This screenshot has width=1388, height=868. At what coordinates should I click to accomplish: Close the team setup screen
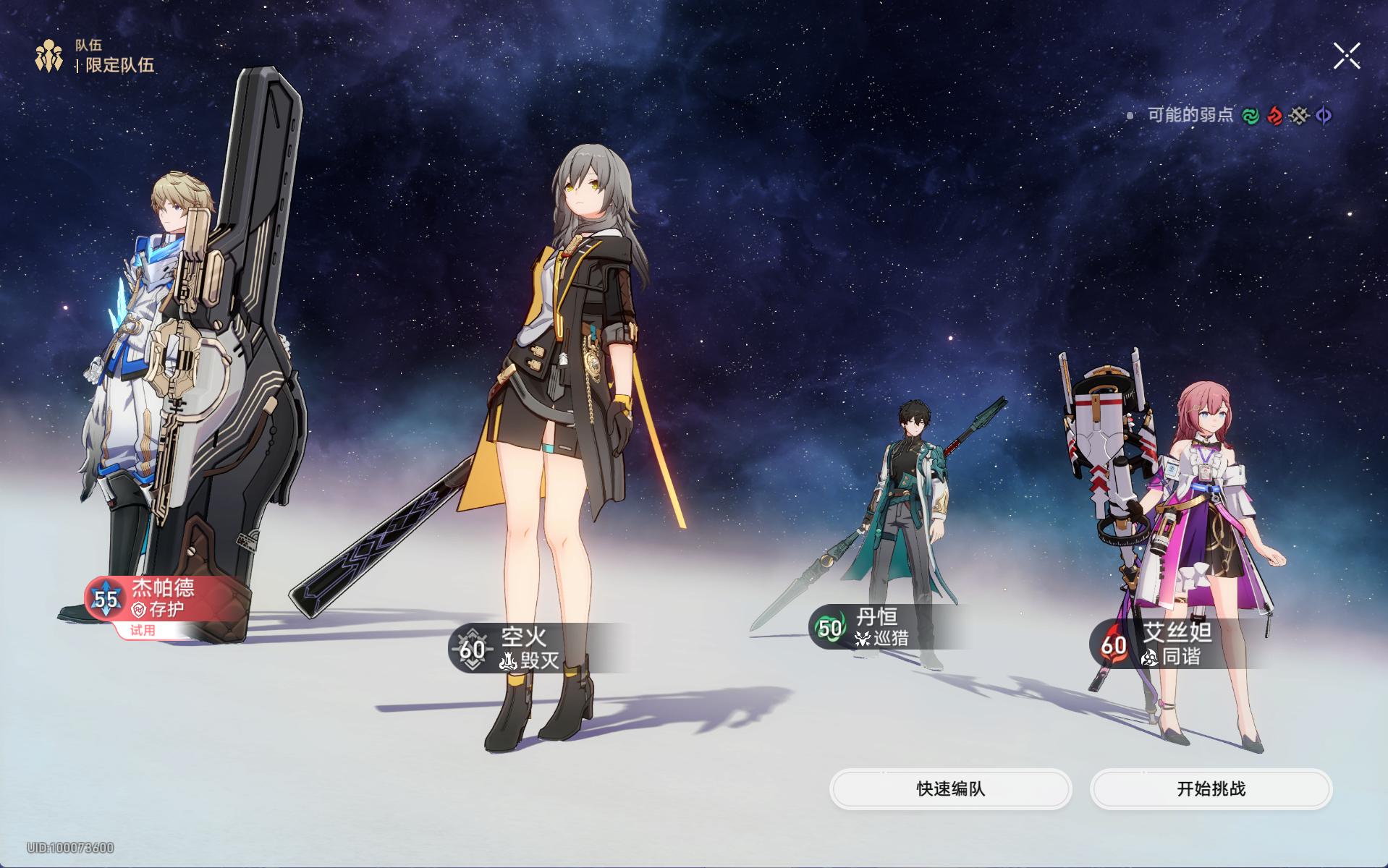coord(1346,56)
